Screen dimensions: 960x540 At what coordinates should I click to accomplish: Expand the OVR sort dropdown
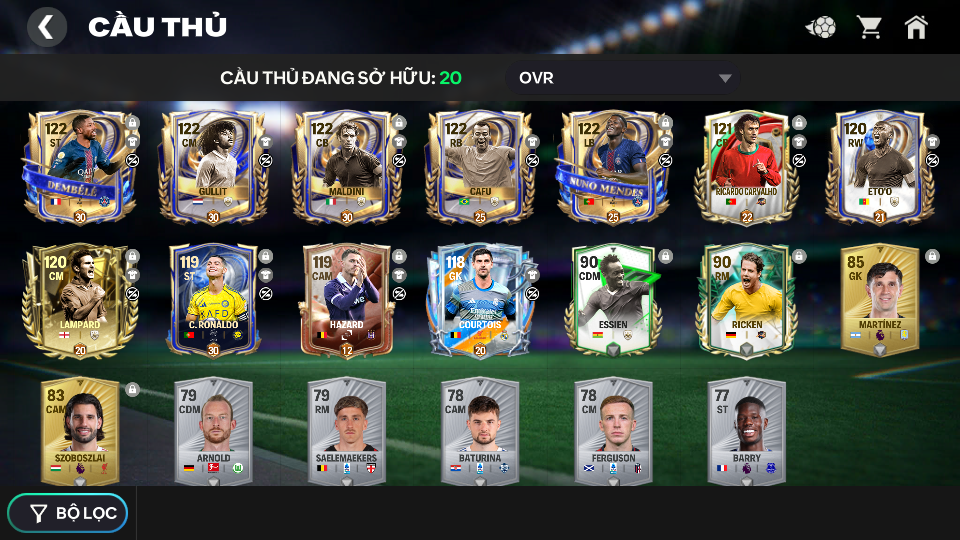click(625, 78)
